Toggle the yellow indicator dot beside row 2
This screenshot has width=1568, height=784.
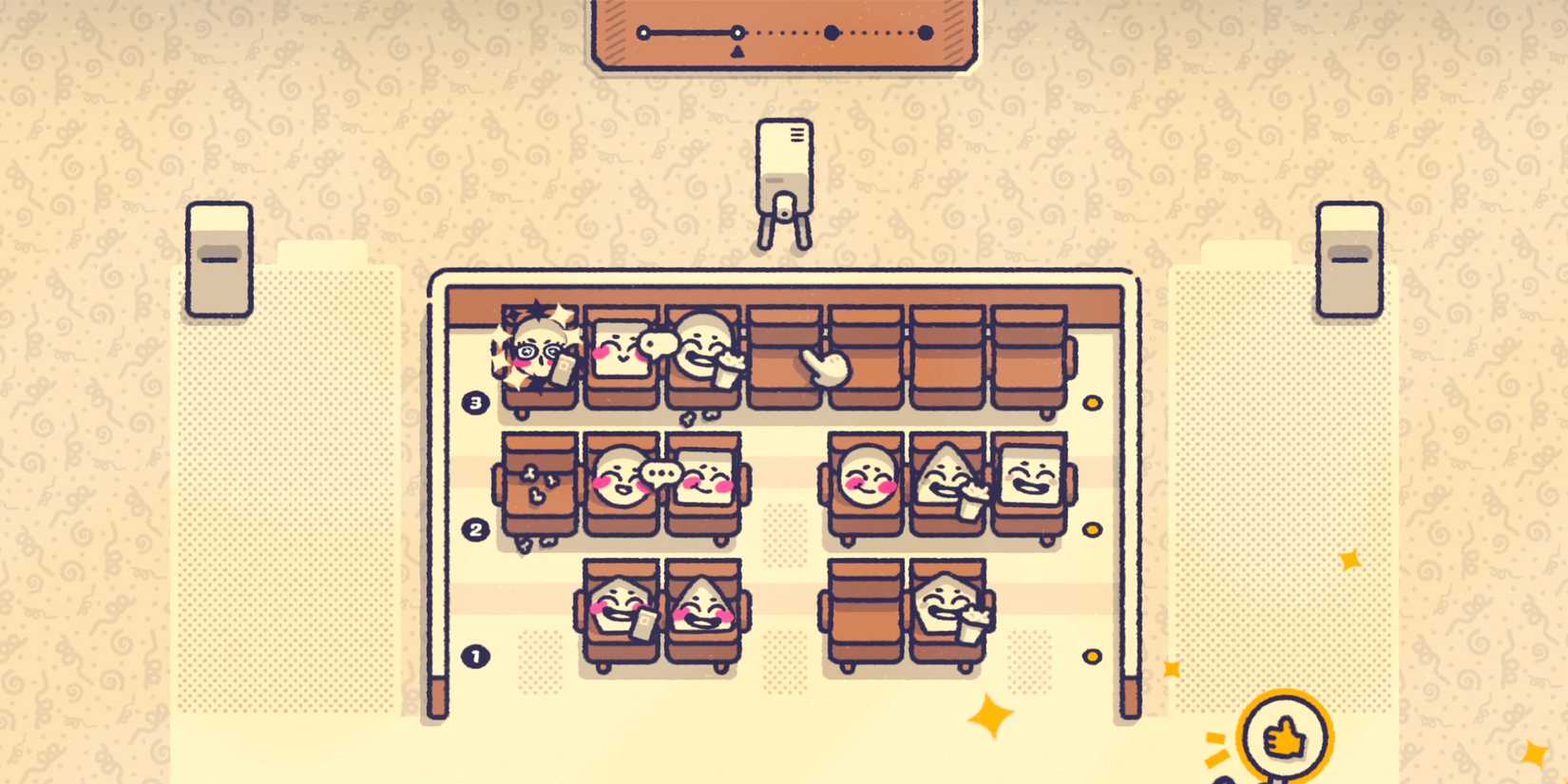tap(1093, 527)
